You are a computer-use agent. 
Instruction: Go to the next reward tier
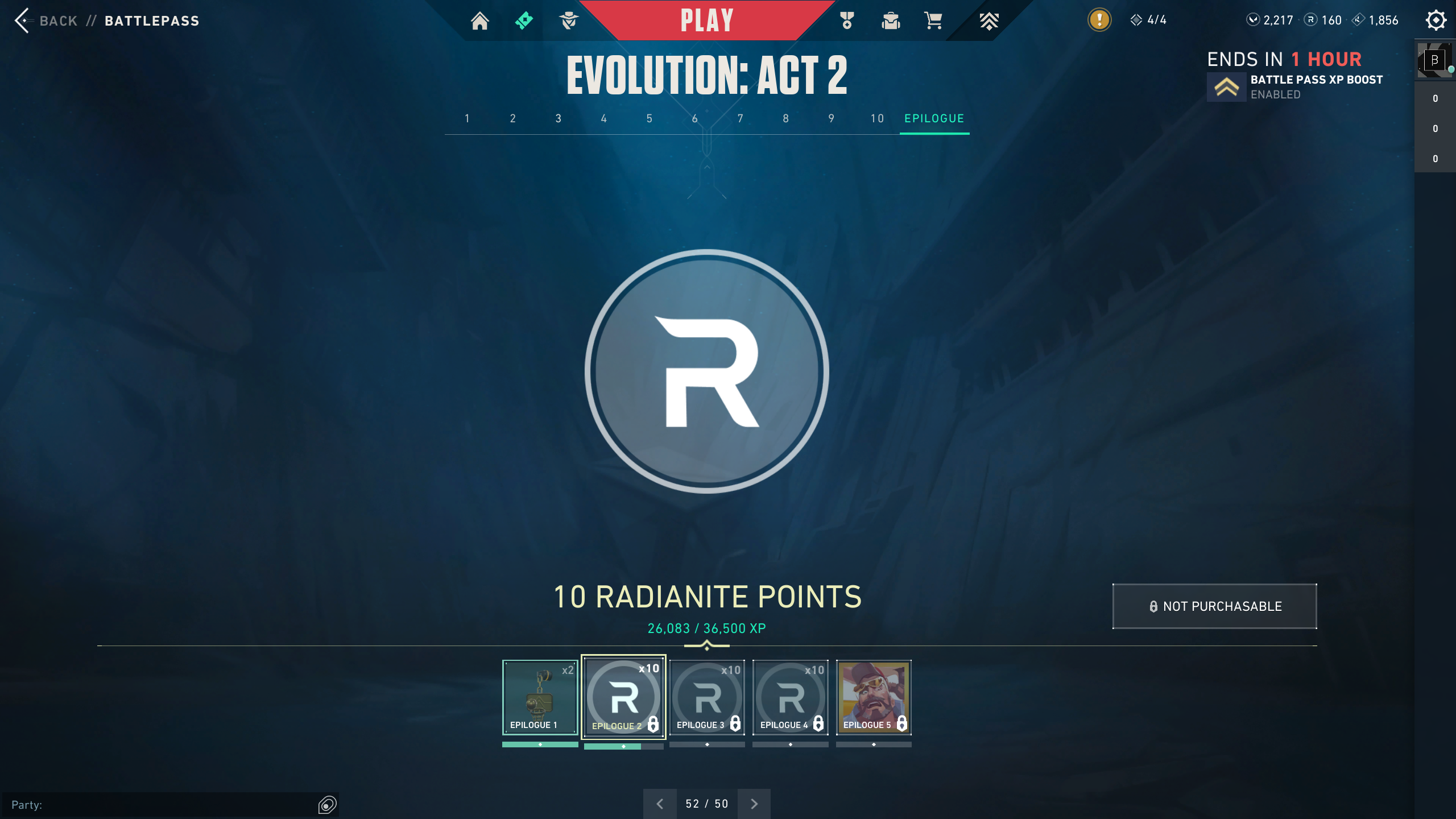(x=754, y=804)
